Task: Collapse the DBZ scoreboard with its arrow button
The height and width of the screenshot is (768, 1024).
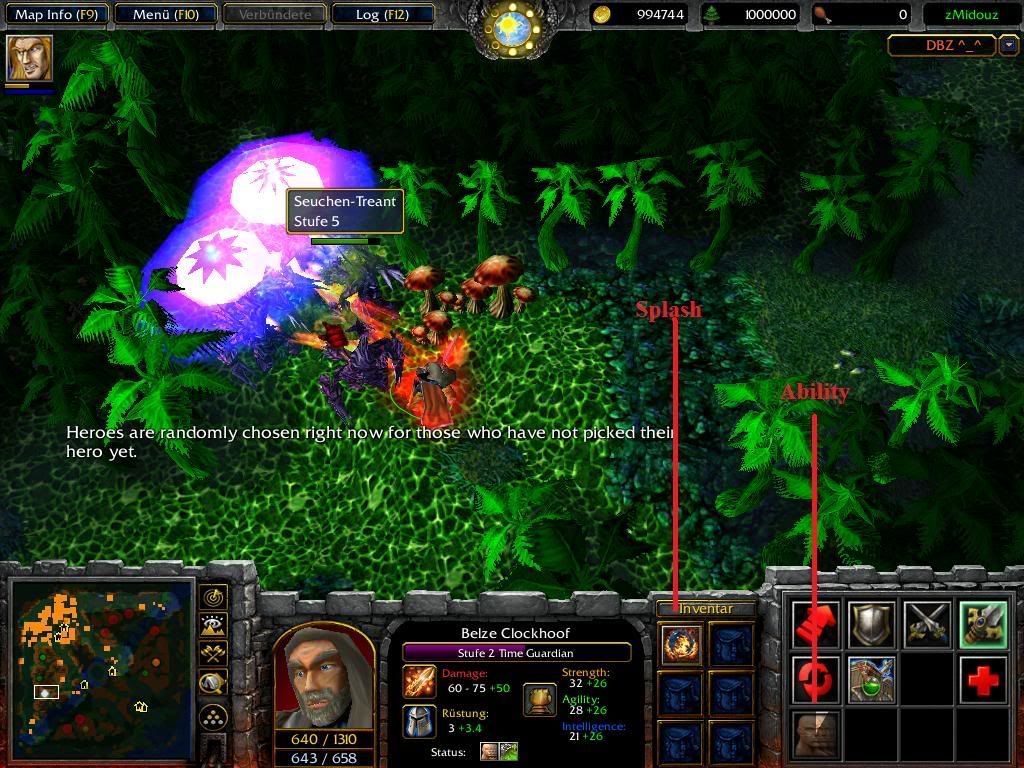Action: click(1009, 45)
